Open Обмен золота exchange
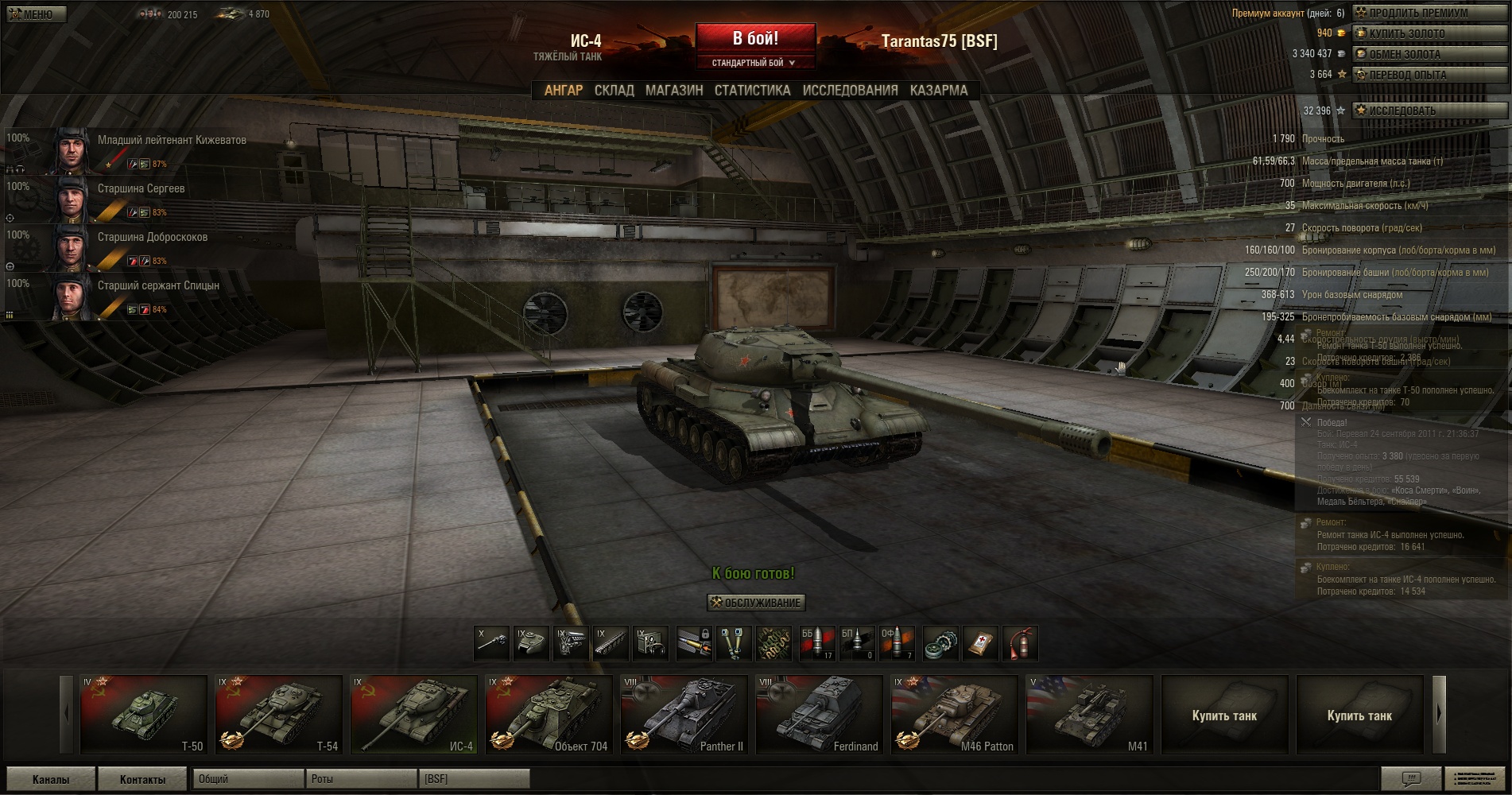Image resolution: width=1512 pixels, height=795 pixels. click(1429, 54)
